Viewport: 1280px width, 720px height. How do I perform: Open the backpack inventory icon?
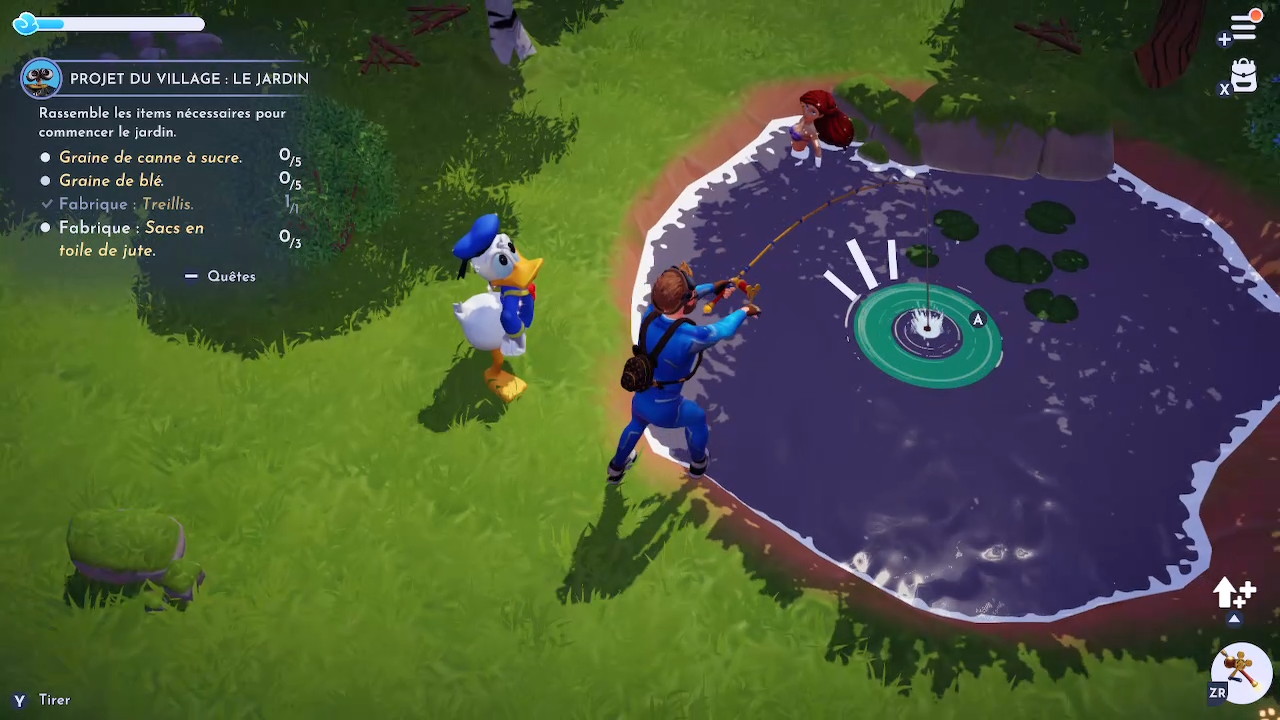tap(1244, 76)
